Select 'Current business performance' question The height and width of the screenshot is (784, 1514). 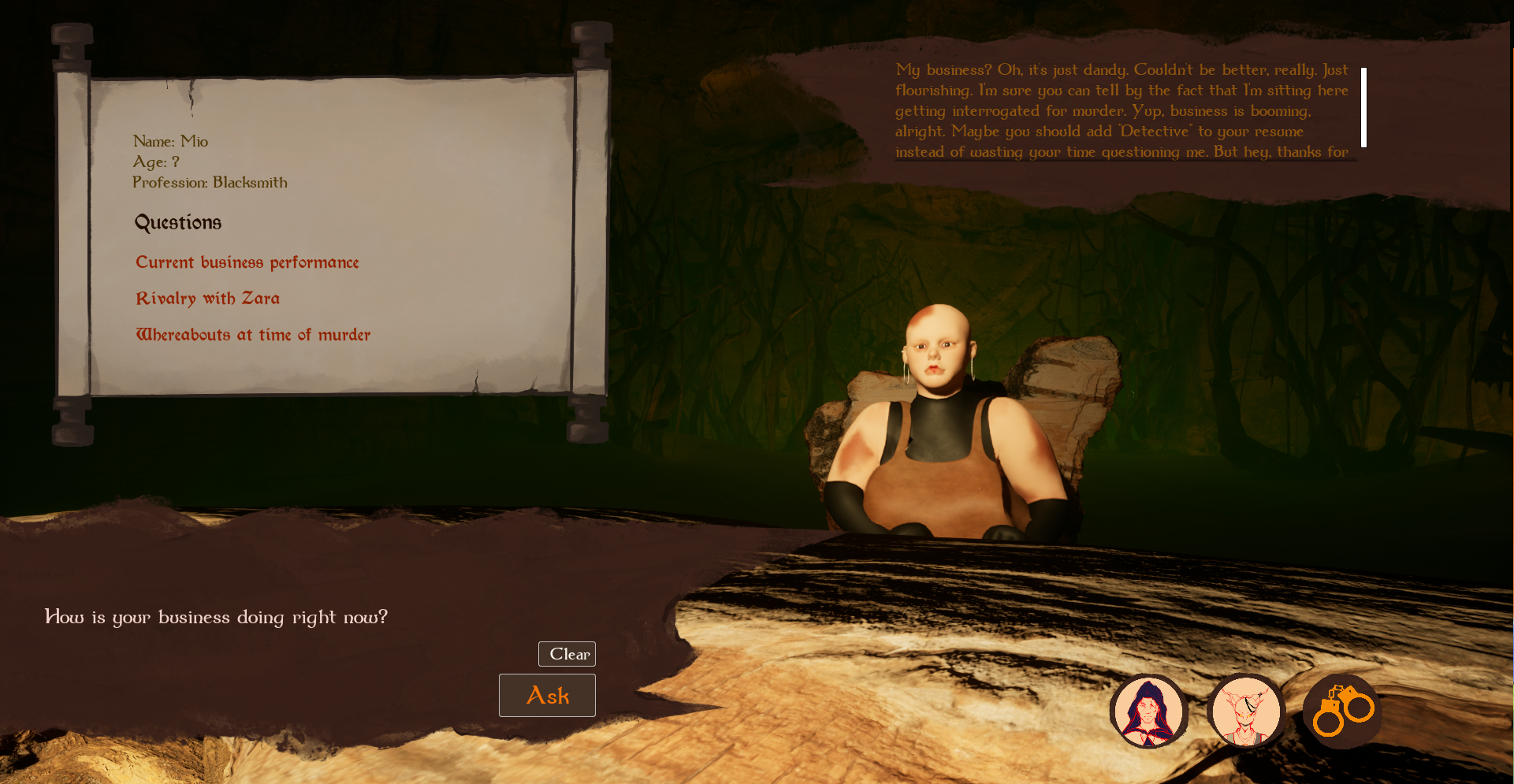[x=247, y=262]
